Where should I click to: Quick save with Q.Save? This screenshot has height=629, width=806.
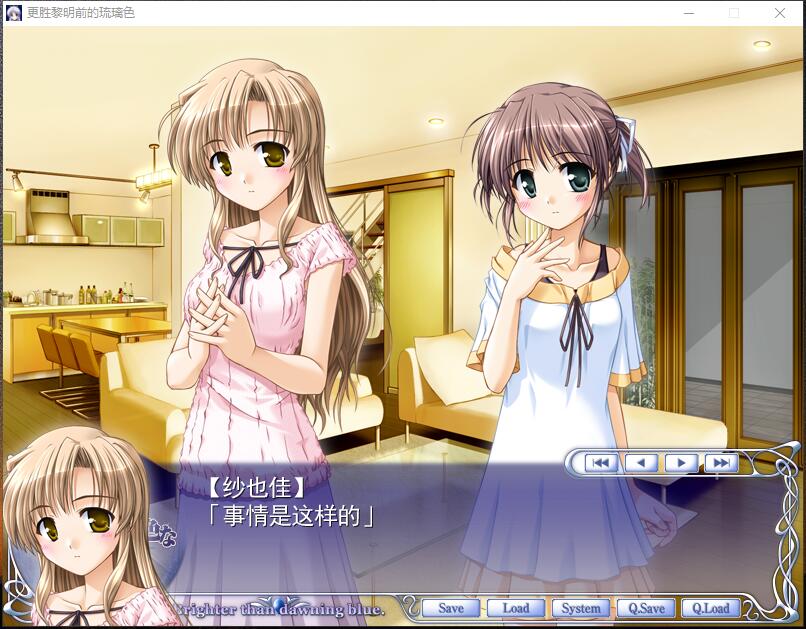646,608
